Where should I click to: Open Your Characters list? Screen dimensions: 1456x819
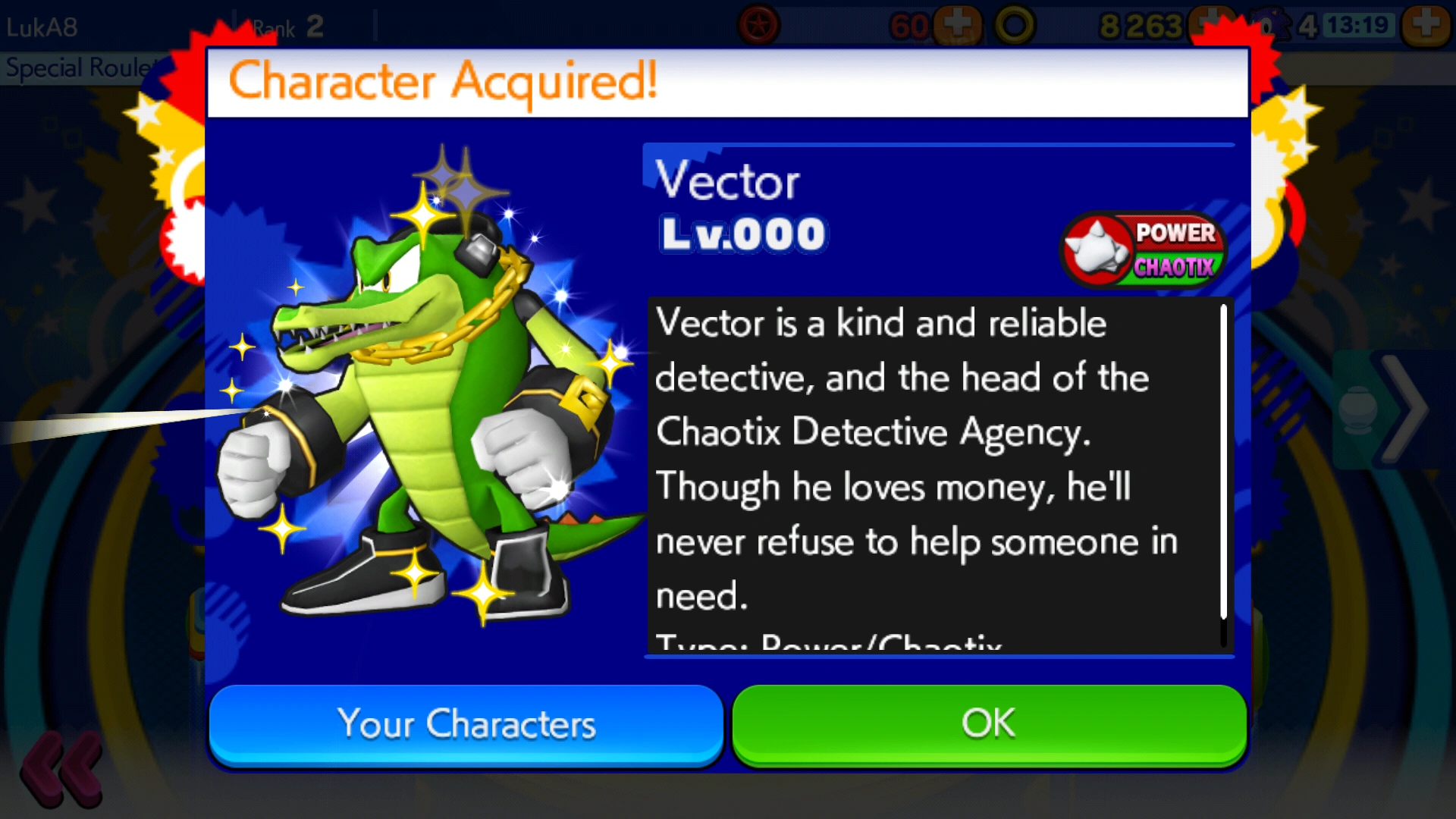click(x=466, y=724)
